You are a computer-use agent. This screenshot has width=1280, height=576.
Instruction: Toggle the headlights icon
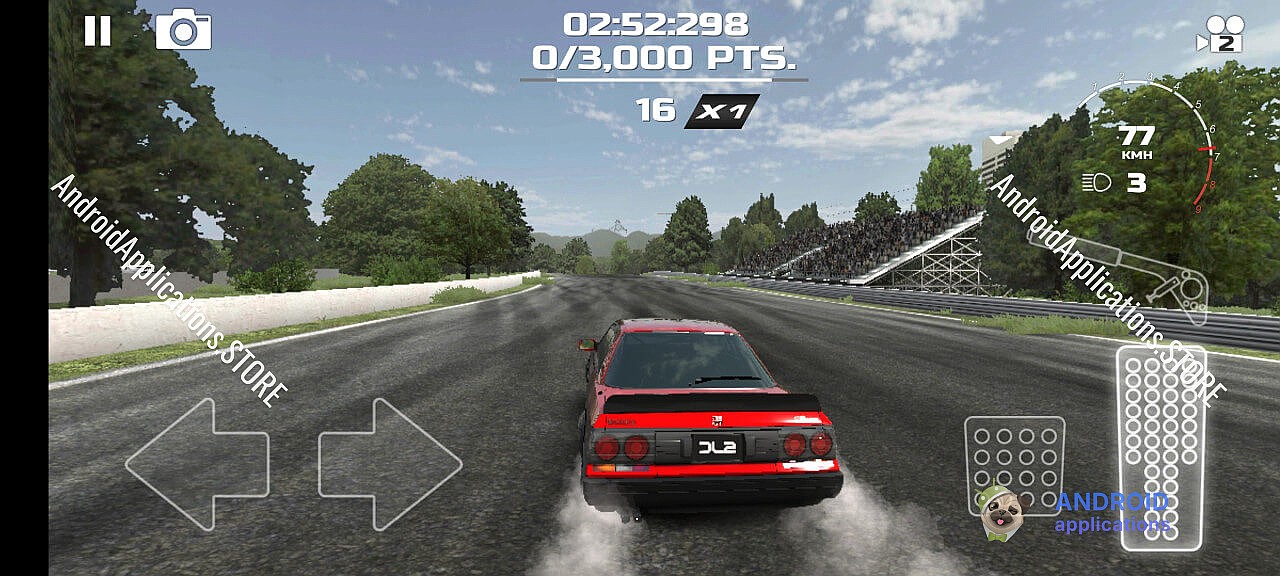1097,183
